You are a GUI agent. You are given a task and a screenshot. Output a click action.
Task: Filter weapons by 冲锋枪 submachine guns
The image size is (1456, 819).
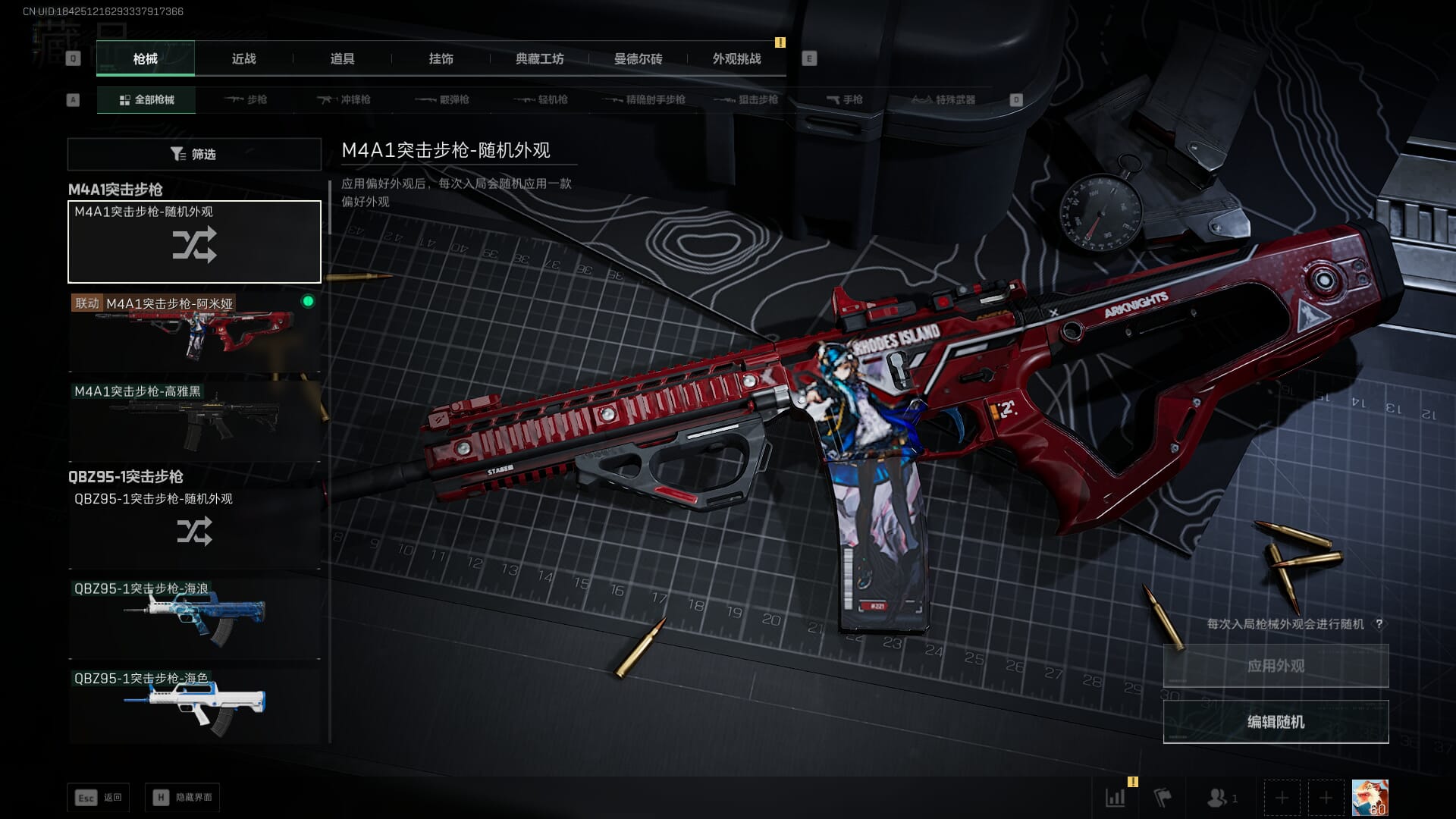pyautogui.click(x=344, y=100)
